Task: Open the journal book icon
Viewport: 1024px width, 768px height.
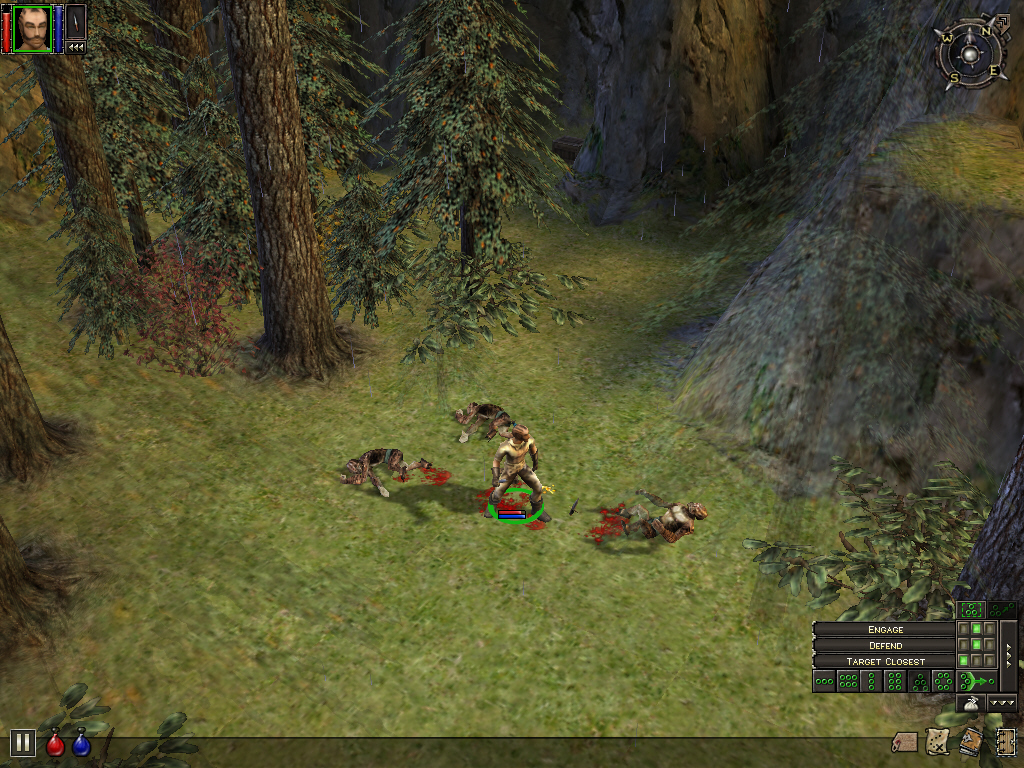Action: (x=971, y=741)
